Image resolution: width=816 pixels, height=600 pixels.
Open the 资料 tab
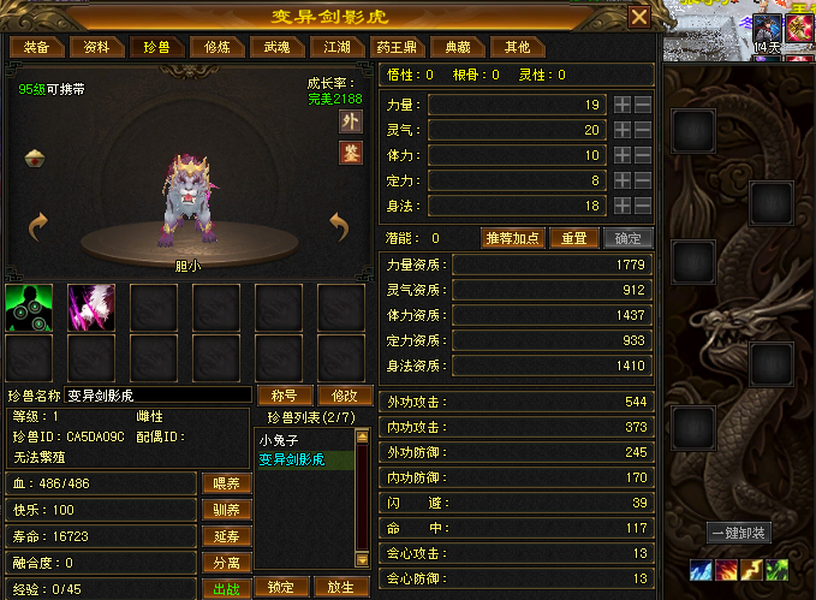pyautogui.click(x=97, y=47)
